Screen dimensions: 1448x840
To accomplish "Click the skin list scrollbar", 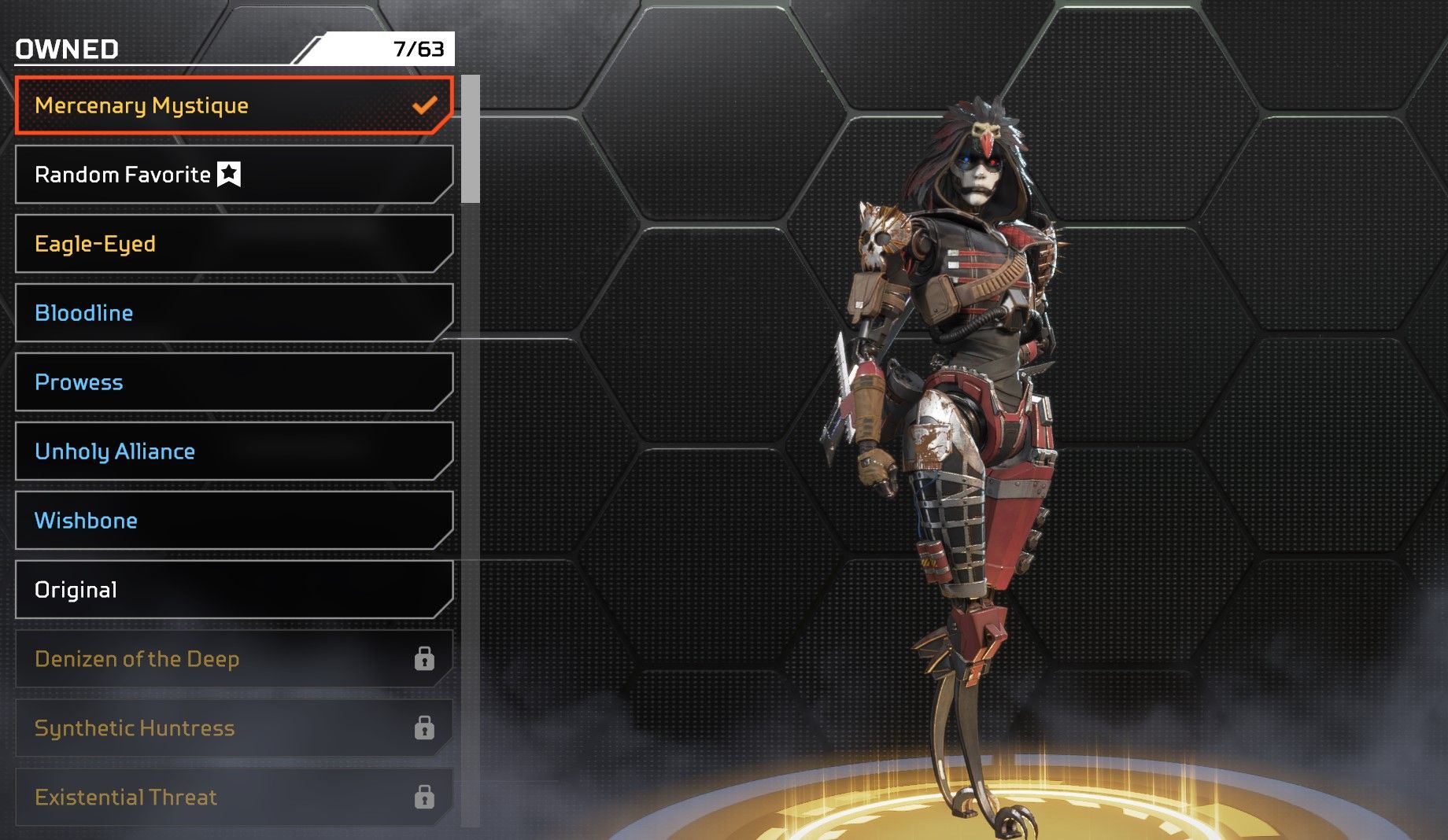I will click(x=471, y=139).
